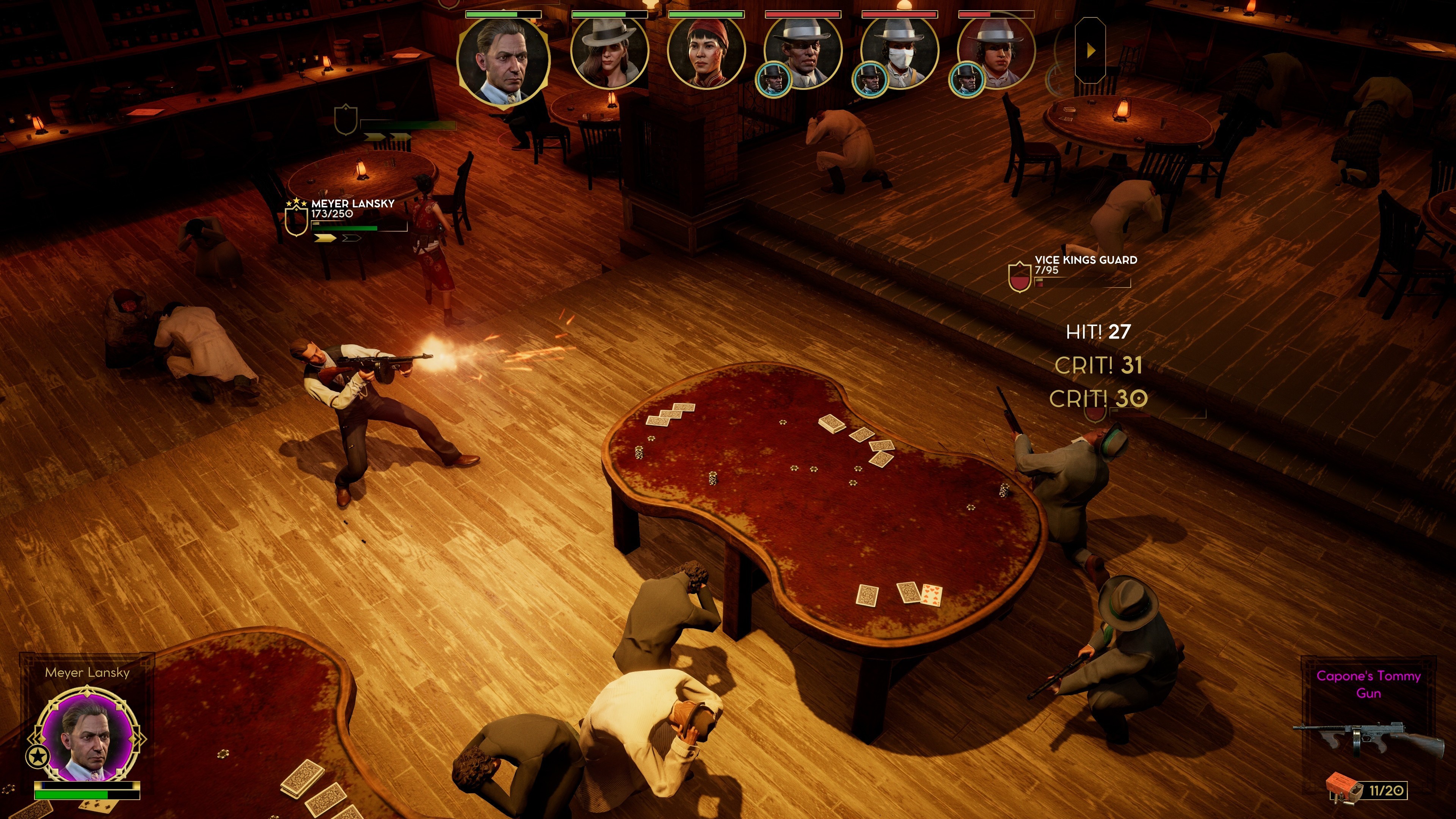Choose the turn portrait of woman in white hat
Image resolution: width=1456 pixels, height=819 pixels.
click(609, 54)
